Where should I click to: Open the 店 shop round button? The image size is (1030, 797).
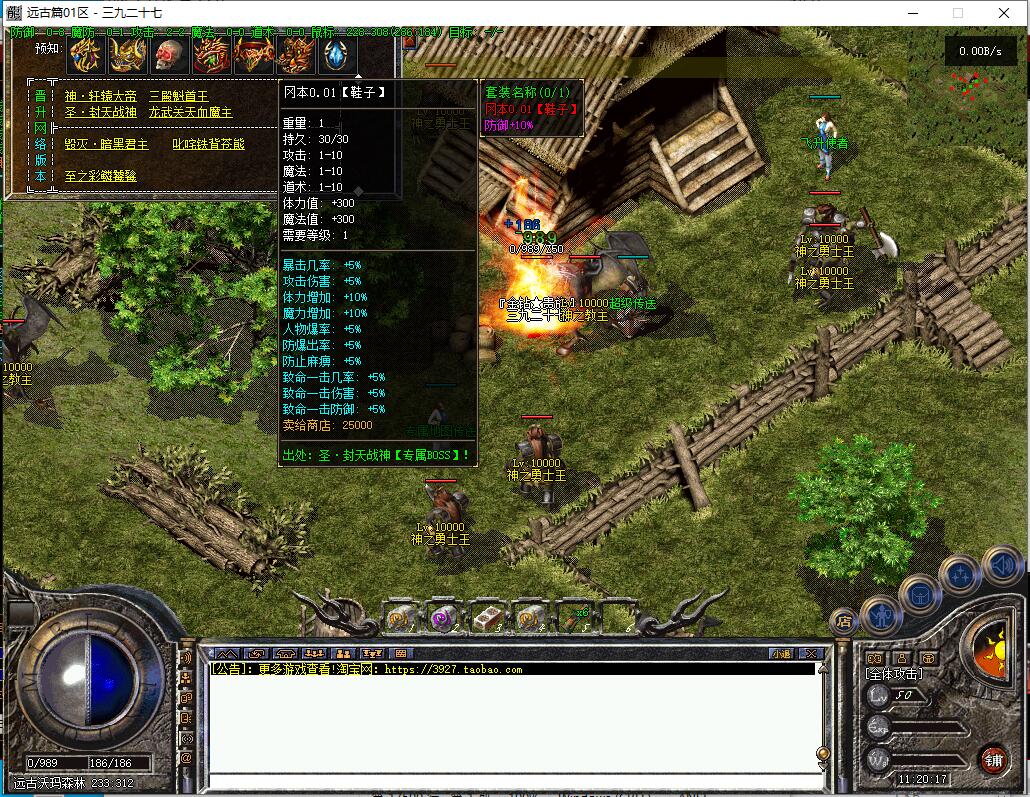click(843, 621)
